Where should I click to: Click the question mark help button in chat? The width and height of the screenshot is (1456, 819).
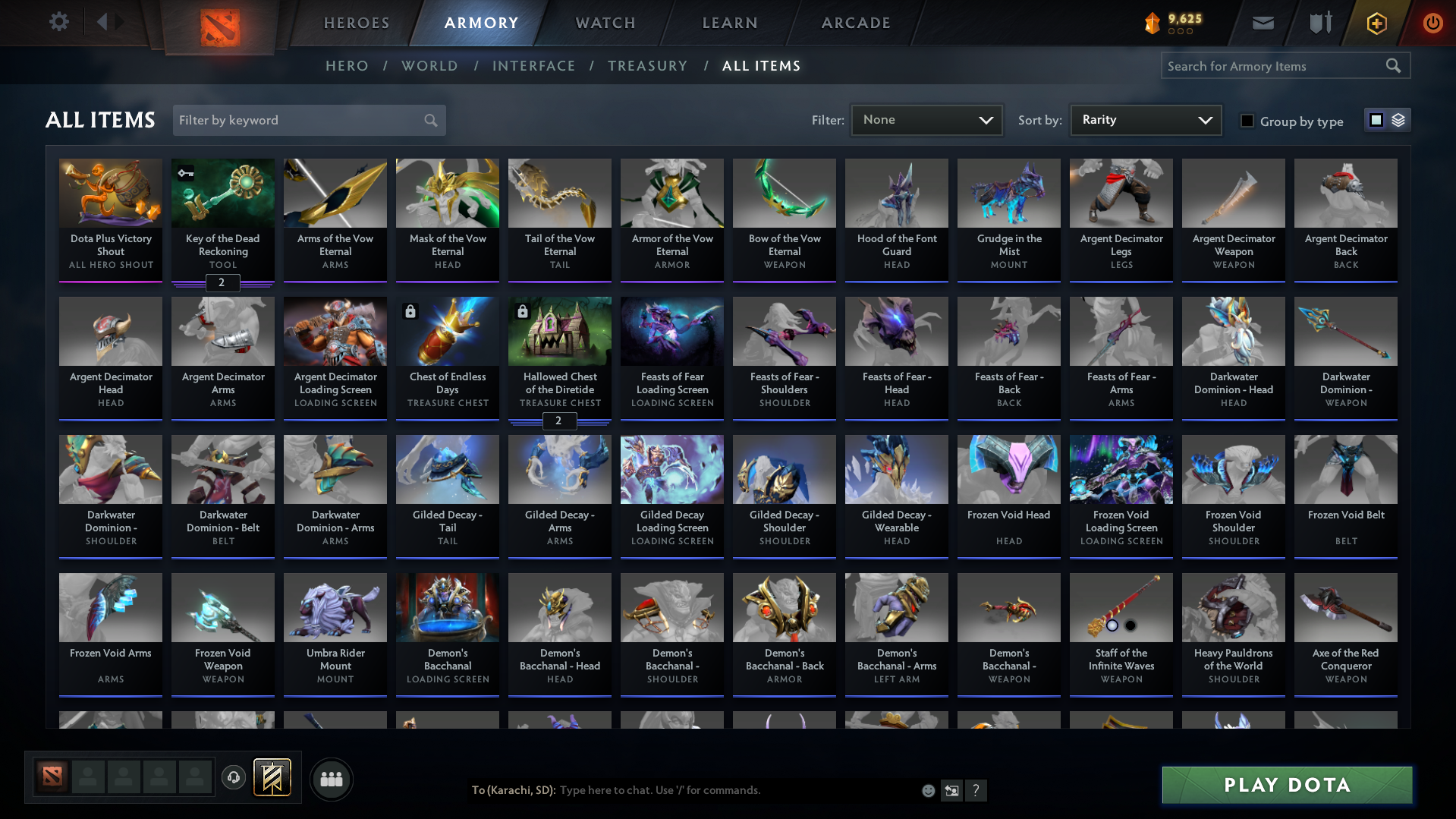pos(976,790)
